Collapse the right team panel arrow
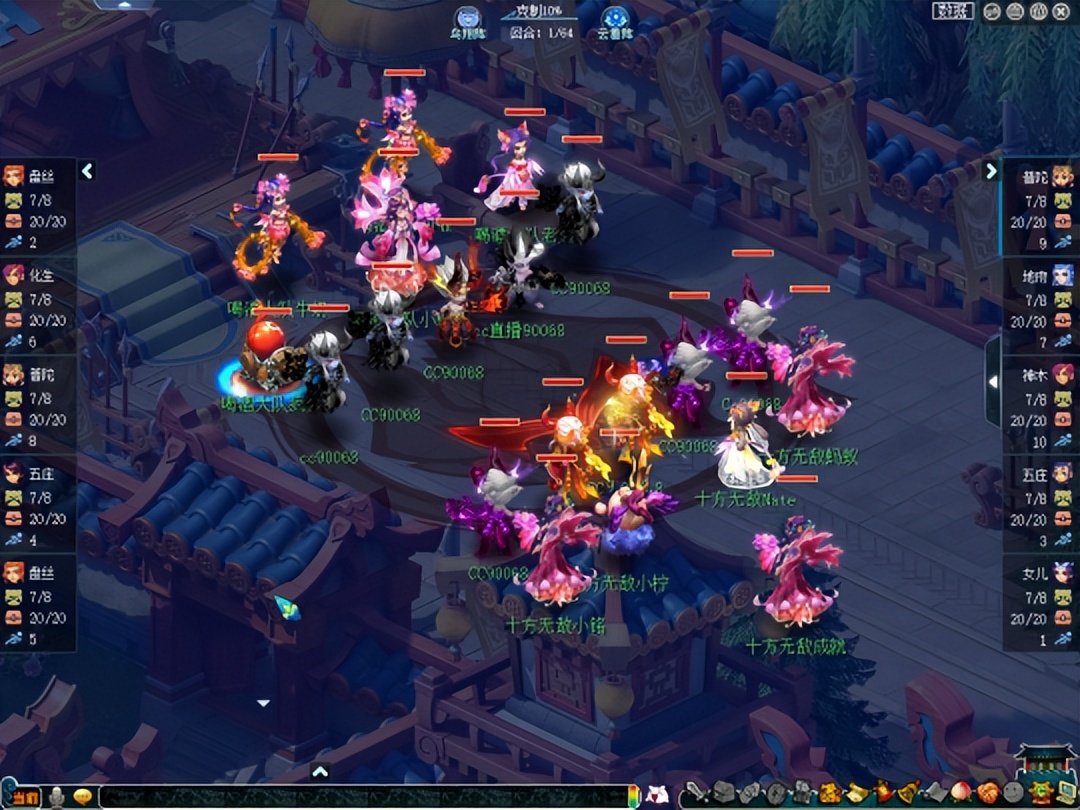 point(991,171)
